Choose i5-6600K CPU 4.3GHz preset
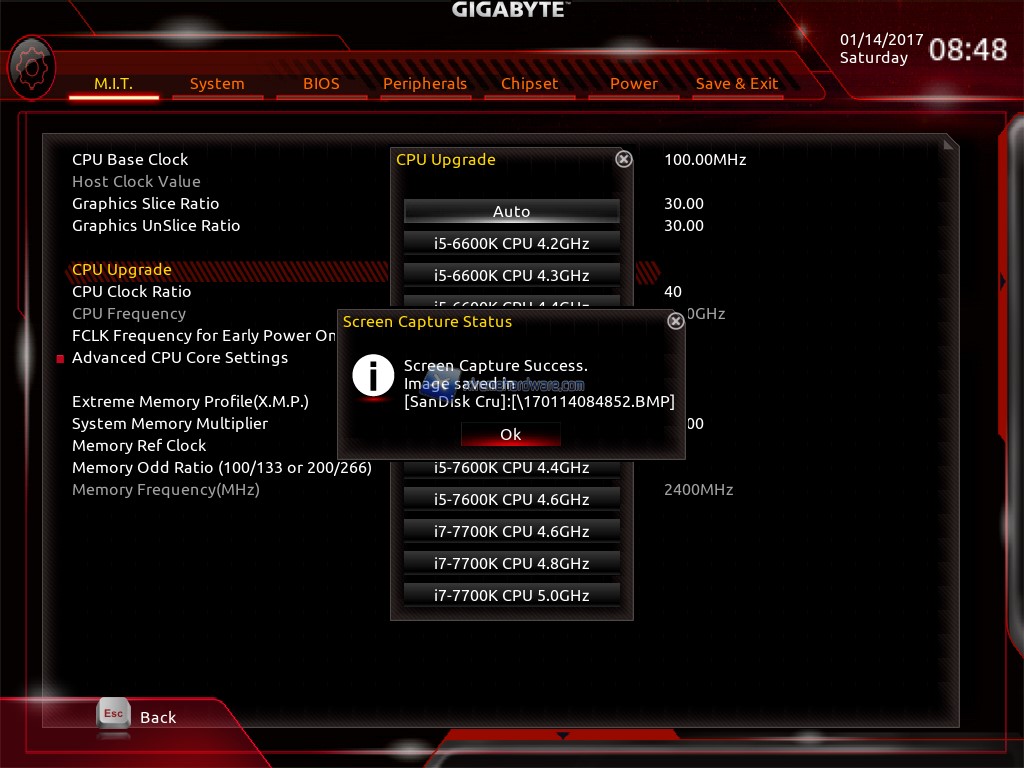Image resolution: width=1024 pixels, height=768 pixels. [511, 275]
